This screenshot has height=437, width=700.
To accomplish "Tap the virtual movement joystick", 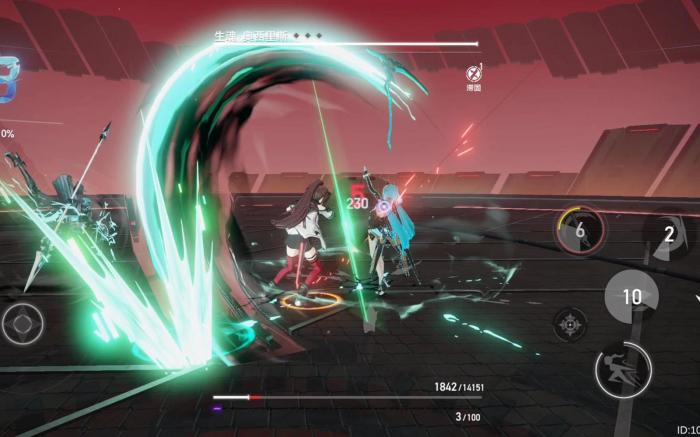I will 21,324.
